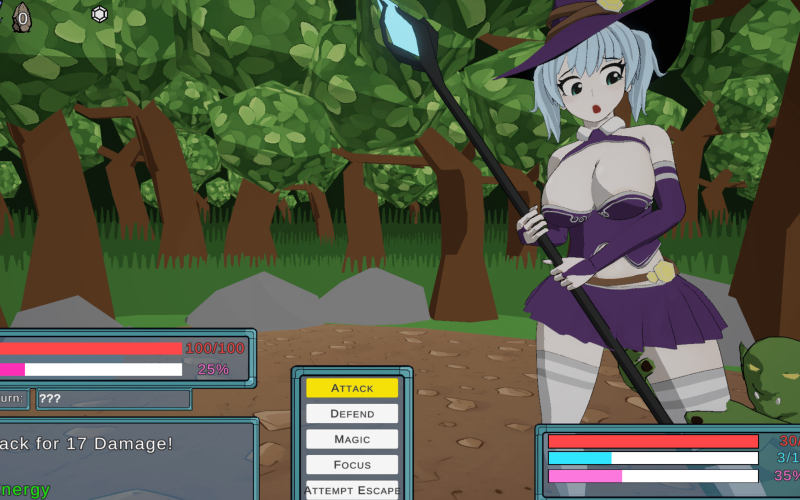Screen dimensions: 800x500
Task: Open the Magic menu option
Action: [352, 439]
